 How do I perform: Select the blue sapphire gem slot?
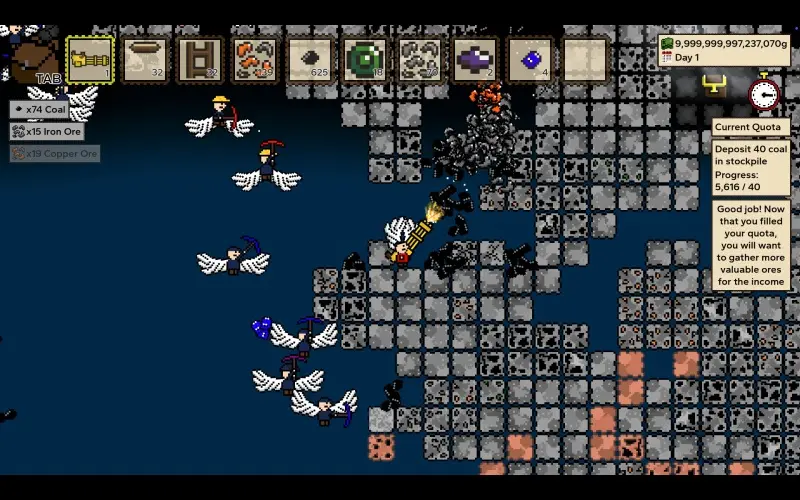[531, 59]
